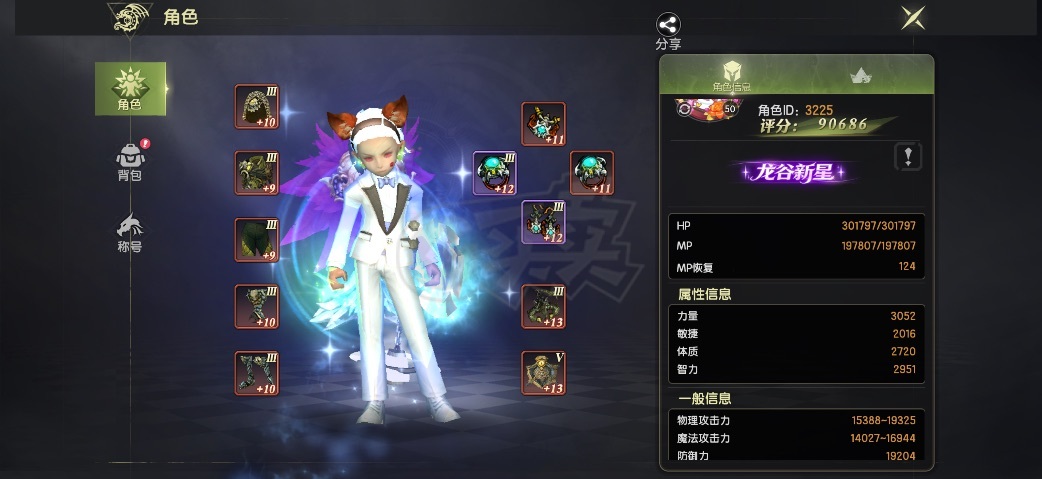Open the 称号 title tab
Image resolution: width=1042 pixels, height=479 pixels.
click(x=130, y=231)
